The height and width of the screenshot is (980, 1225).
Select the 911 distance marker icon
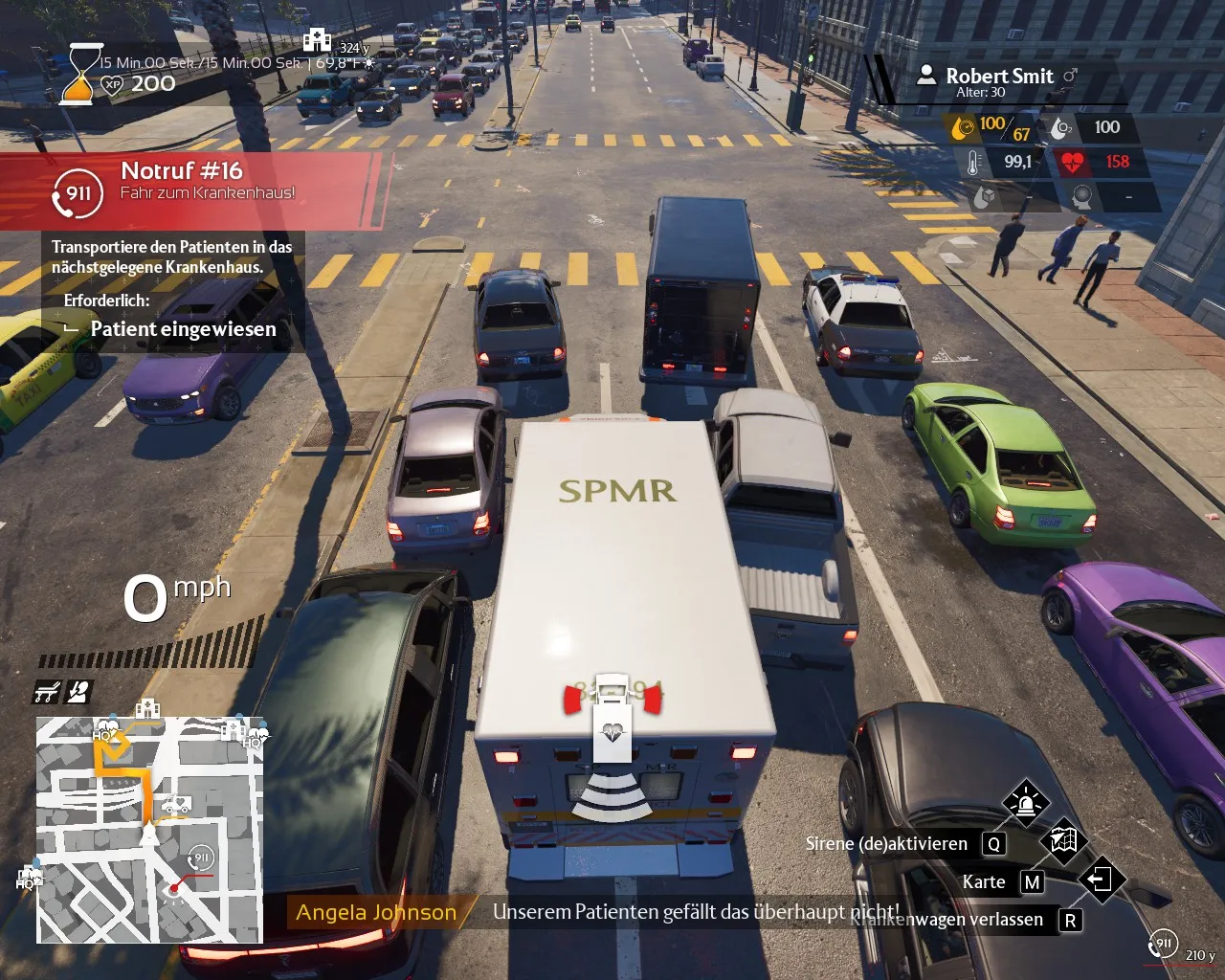(1163, 944)
